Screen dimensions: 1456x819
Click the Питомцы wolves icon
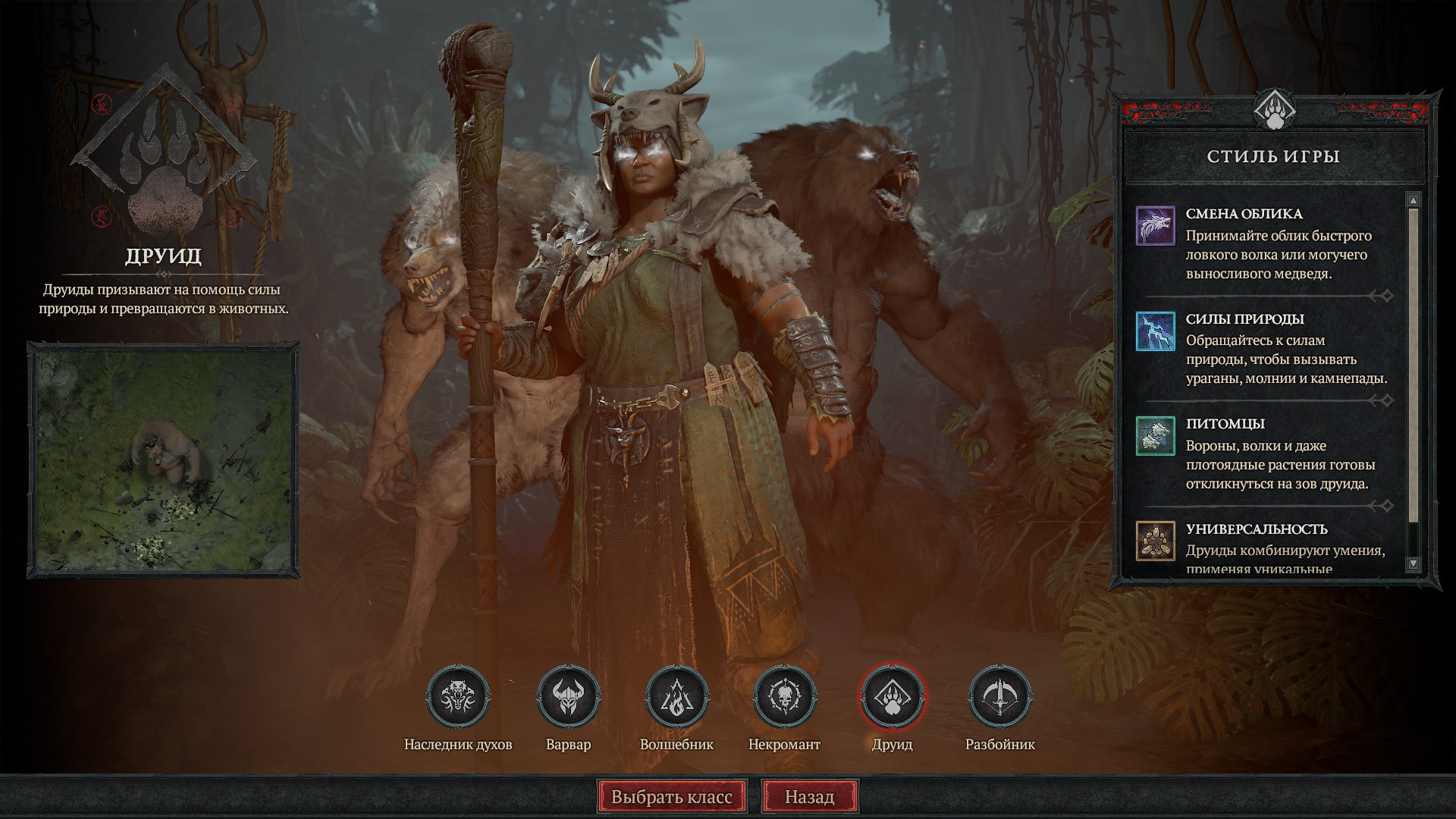(1155, 435)
